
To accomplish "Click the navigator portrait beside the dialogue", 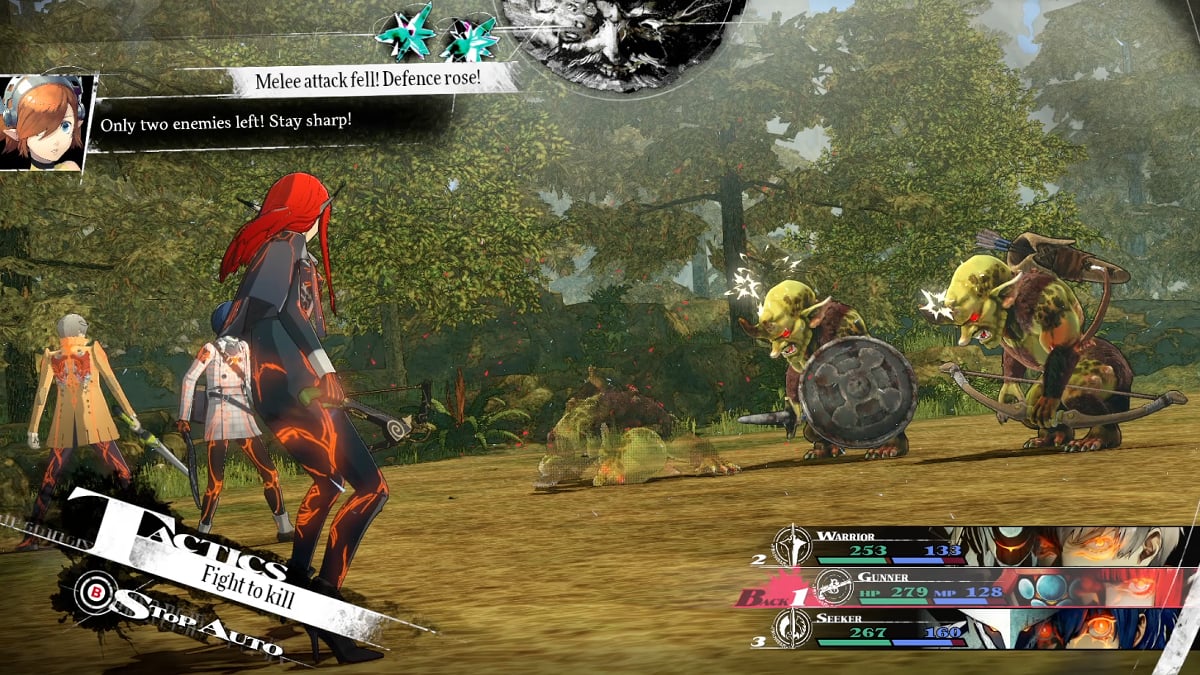I will point(45,122).
